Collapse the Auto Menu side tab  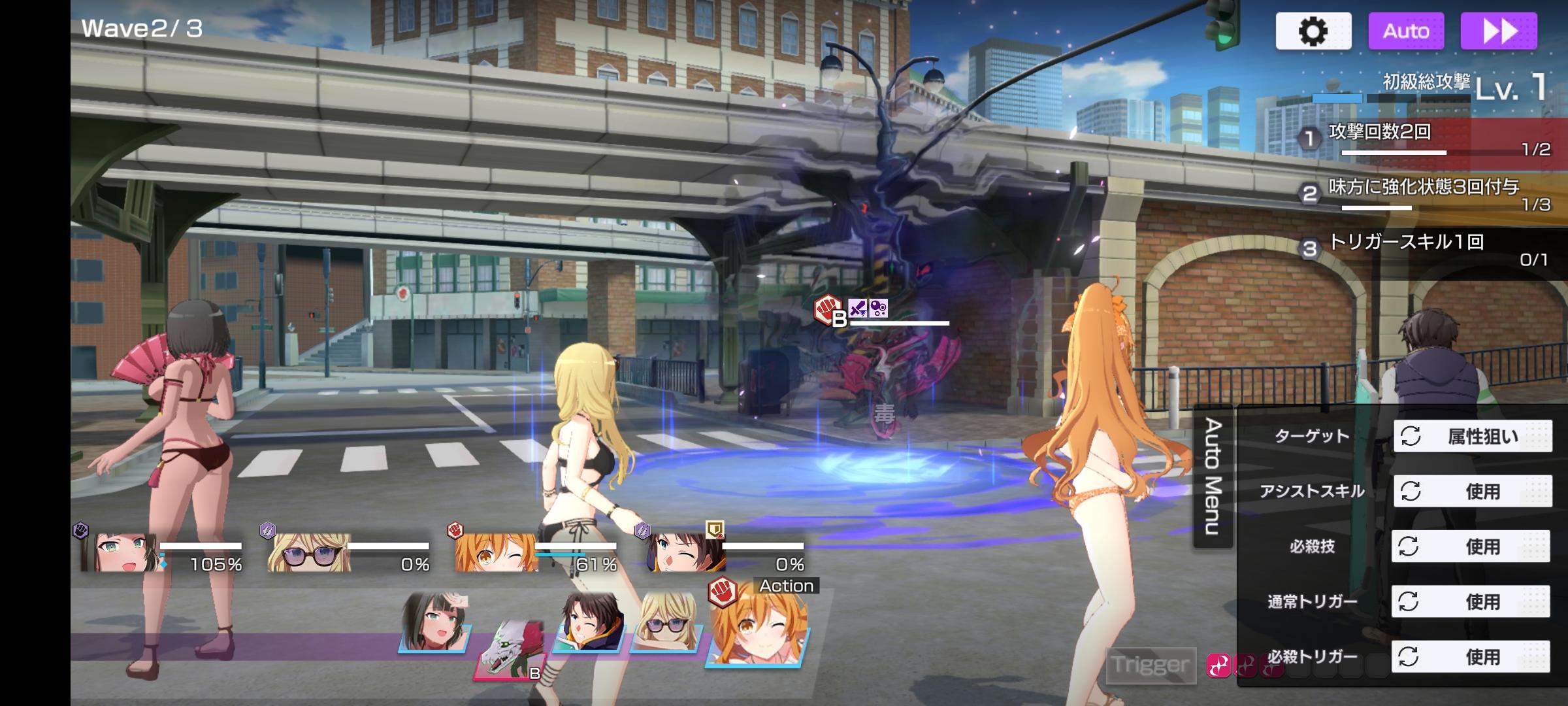[1213, 476]
